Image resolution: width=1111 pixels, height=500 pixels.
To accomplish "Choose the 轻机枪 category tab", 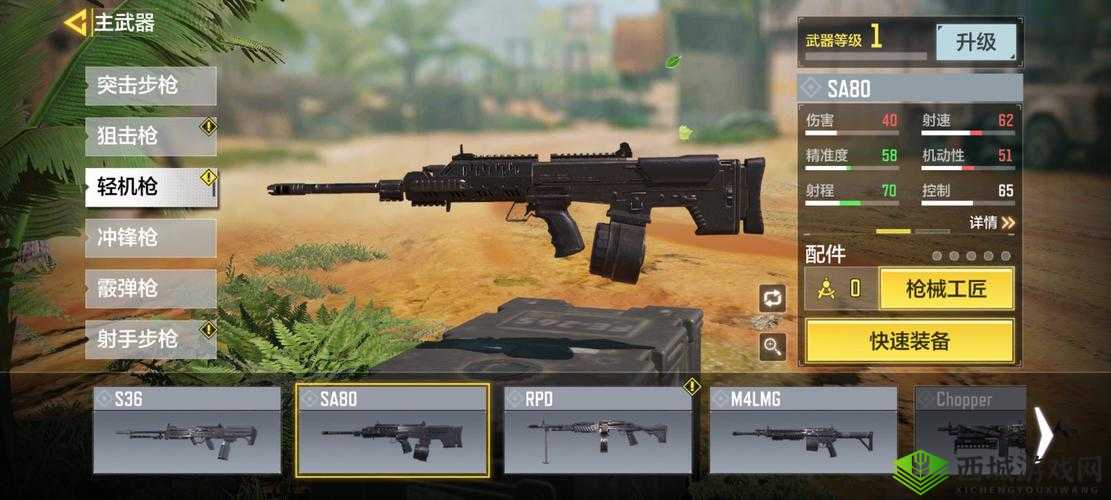I will click(150, 187).
